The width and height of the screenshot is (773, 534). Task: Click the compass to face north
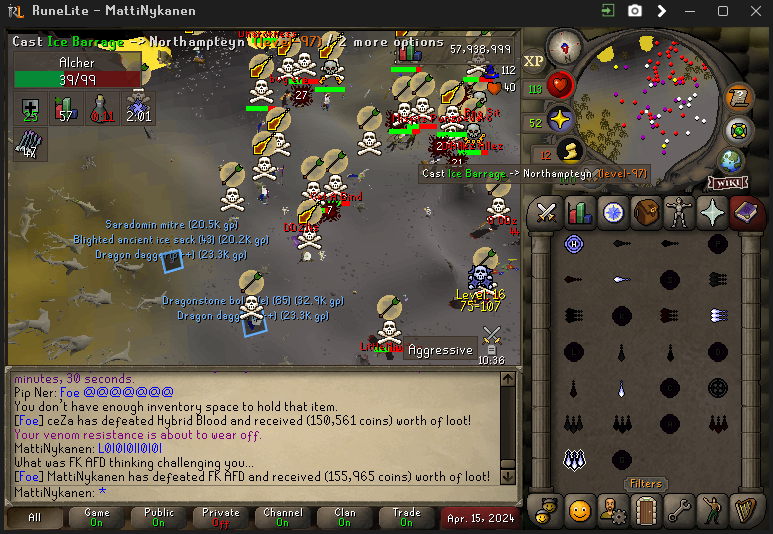click(565, 46)
